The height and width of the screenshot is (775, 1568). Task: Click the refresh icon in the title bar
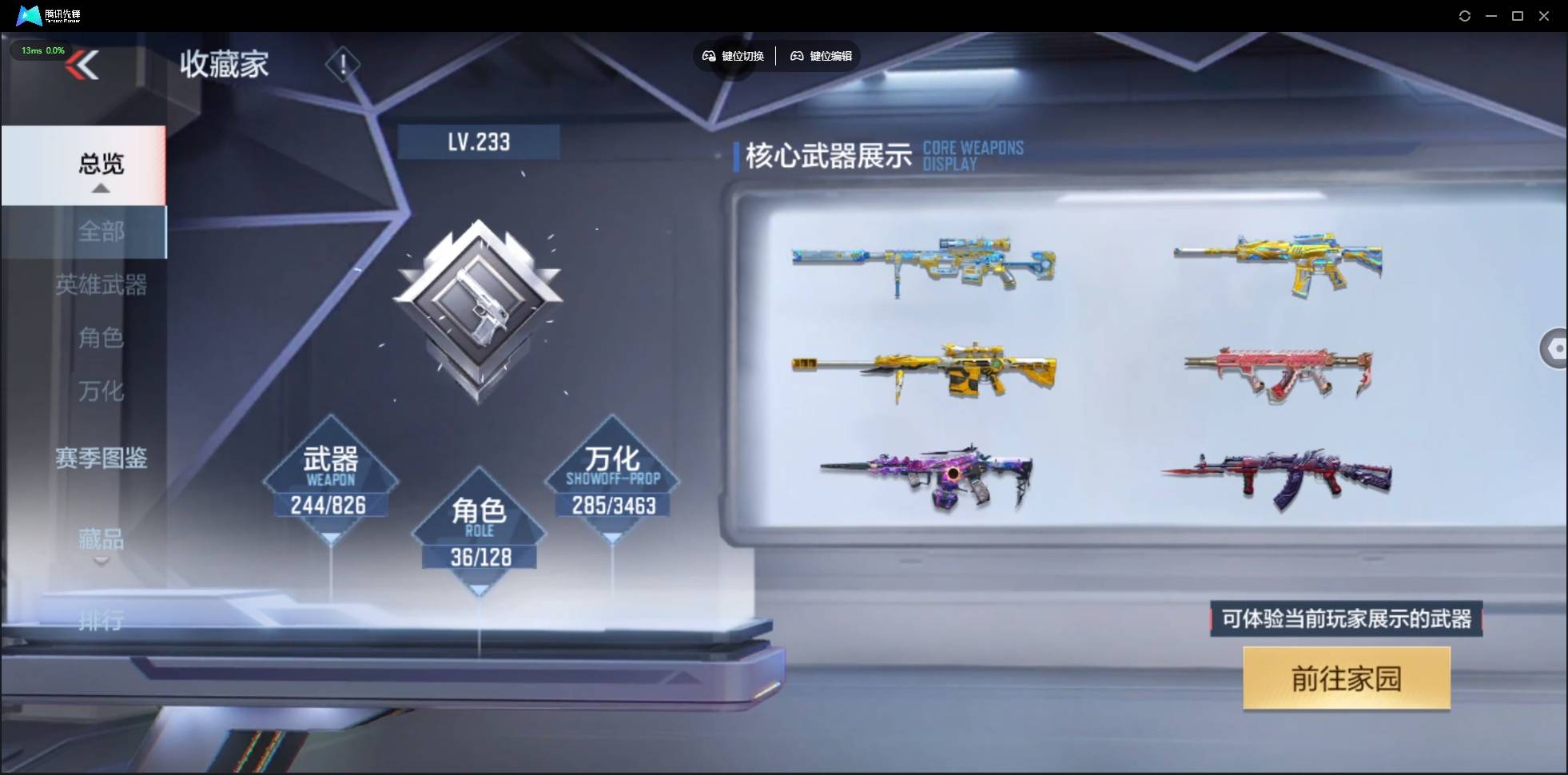[x=1466, y=15]
